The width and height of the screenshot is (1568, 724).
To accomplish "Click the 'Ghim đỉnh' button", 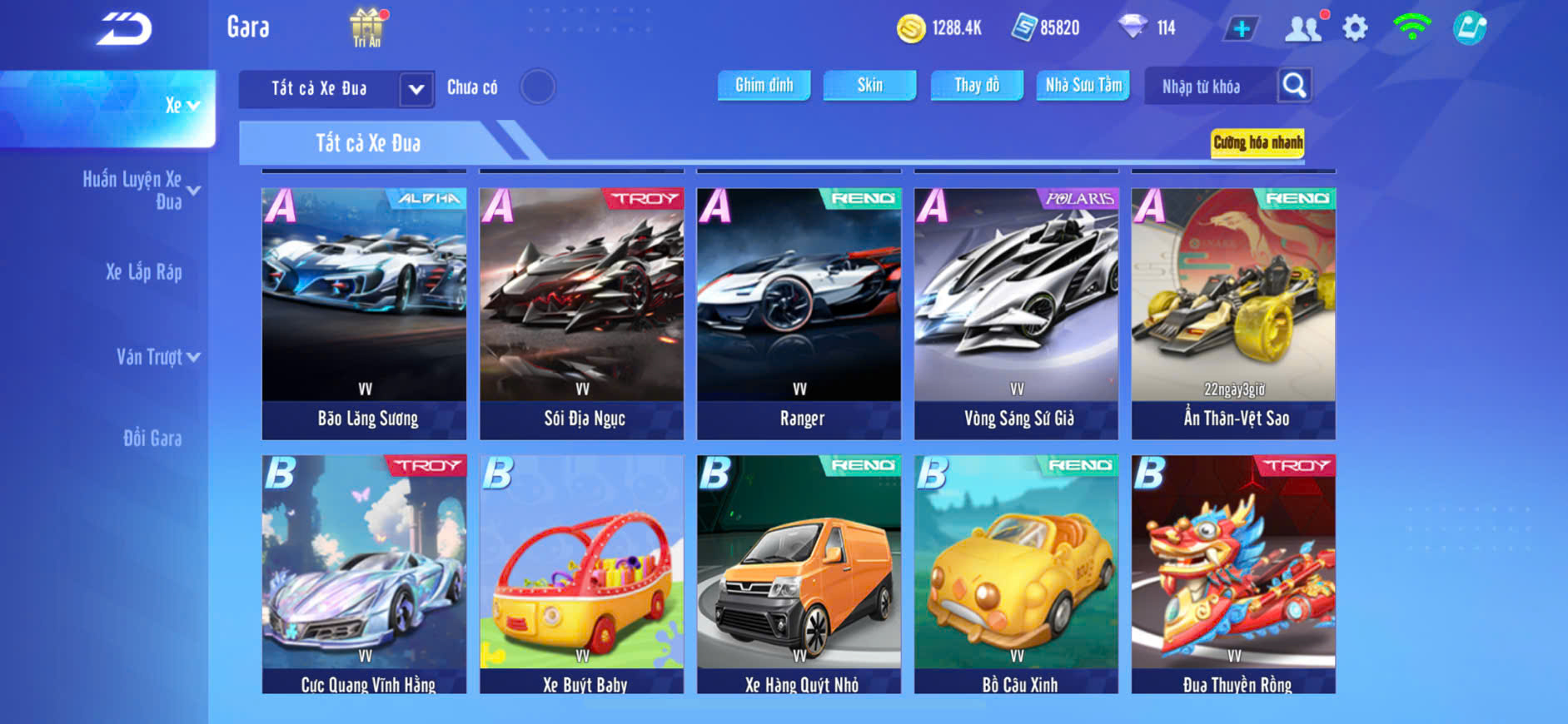I will (x=764, y=85).
